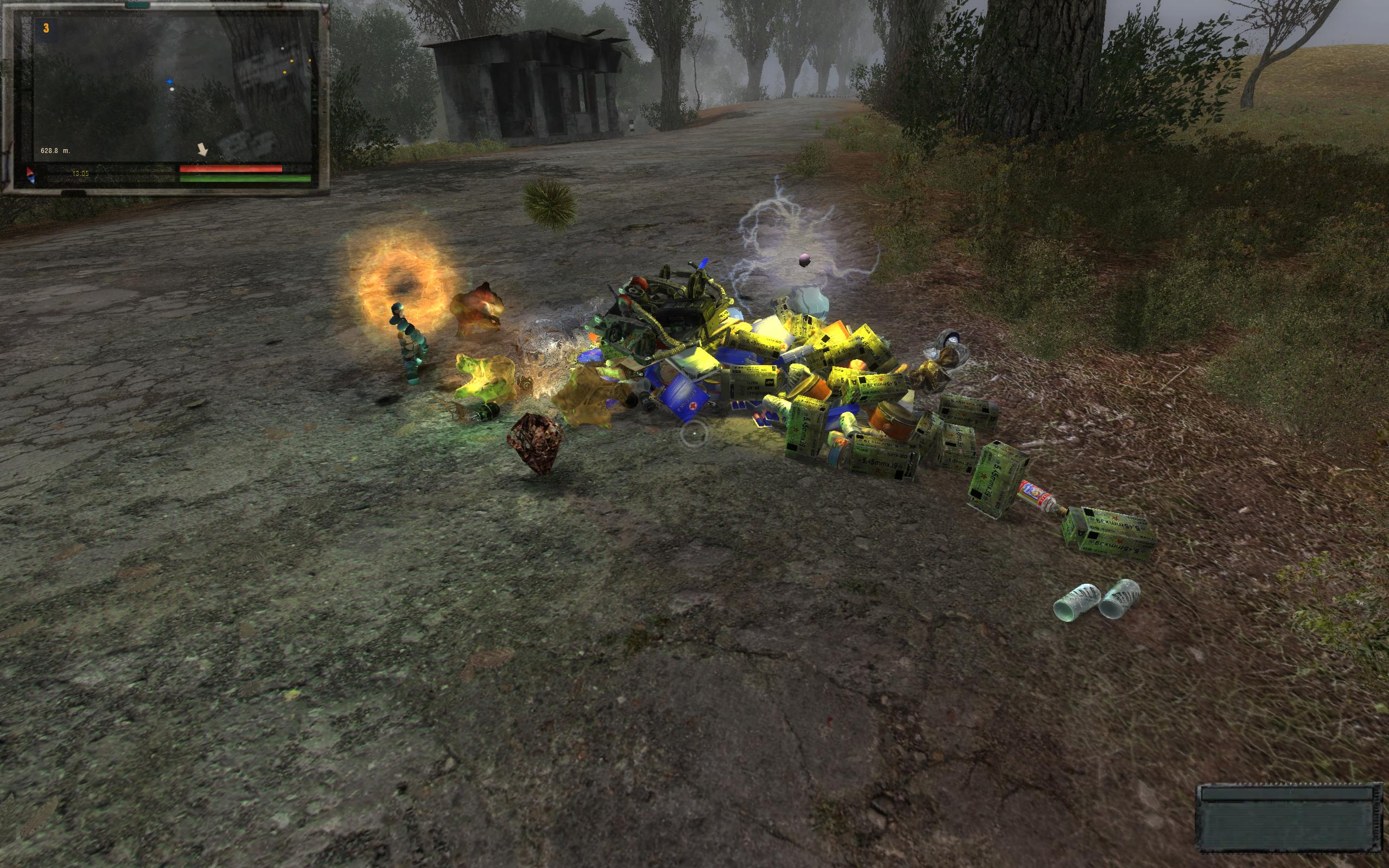This screenshot has height=868, width=1389.
Task: Select the blue marker on the minimap
Action: pyautogui.click(x=169, y=82)
